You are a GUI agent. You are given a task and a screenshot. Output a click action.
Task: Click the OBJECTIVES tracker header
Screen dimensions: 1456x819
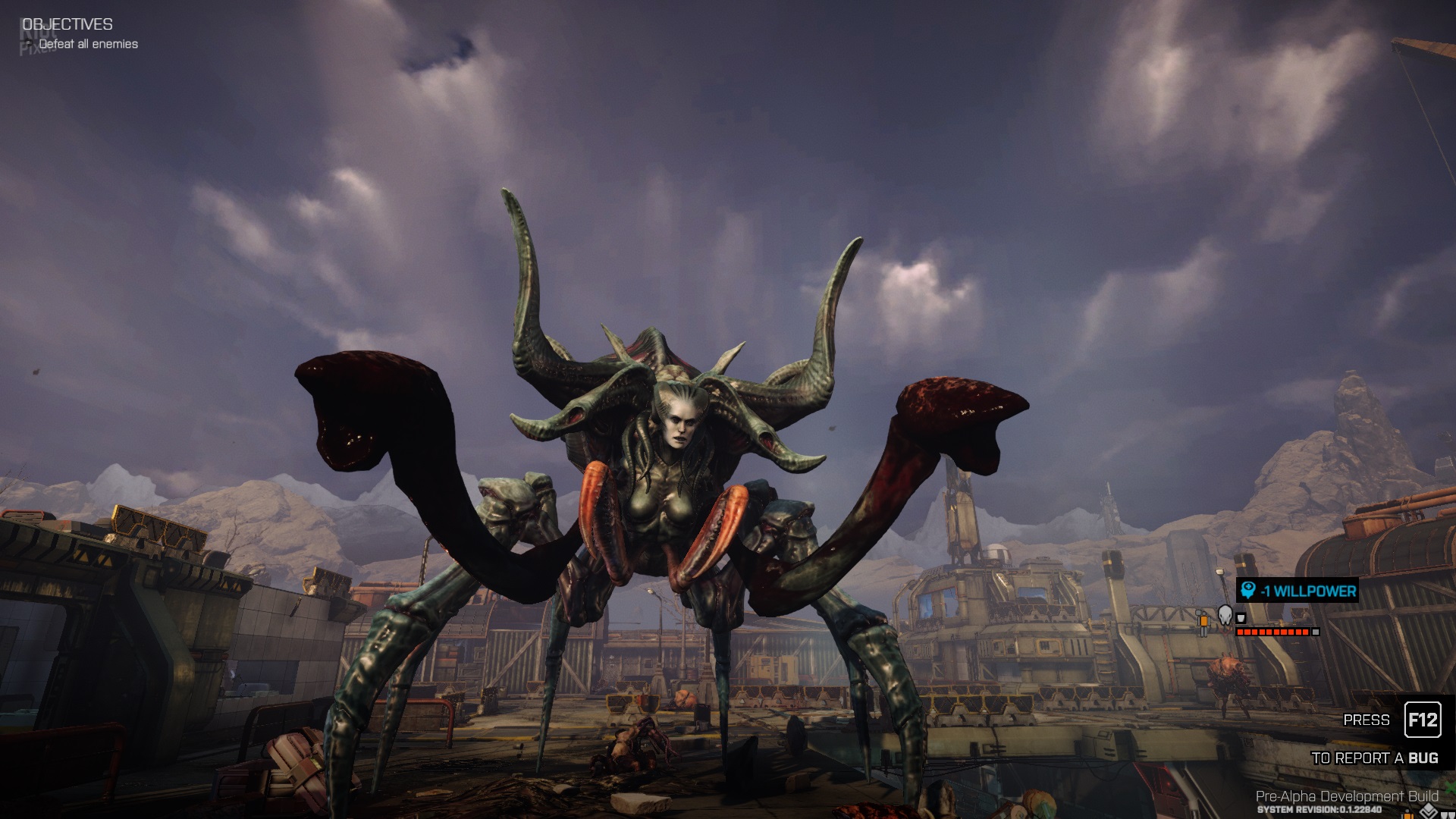click(x=67, y=24)
